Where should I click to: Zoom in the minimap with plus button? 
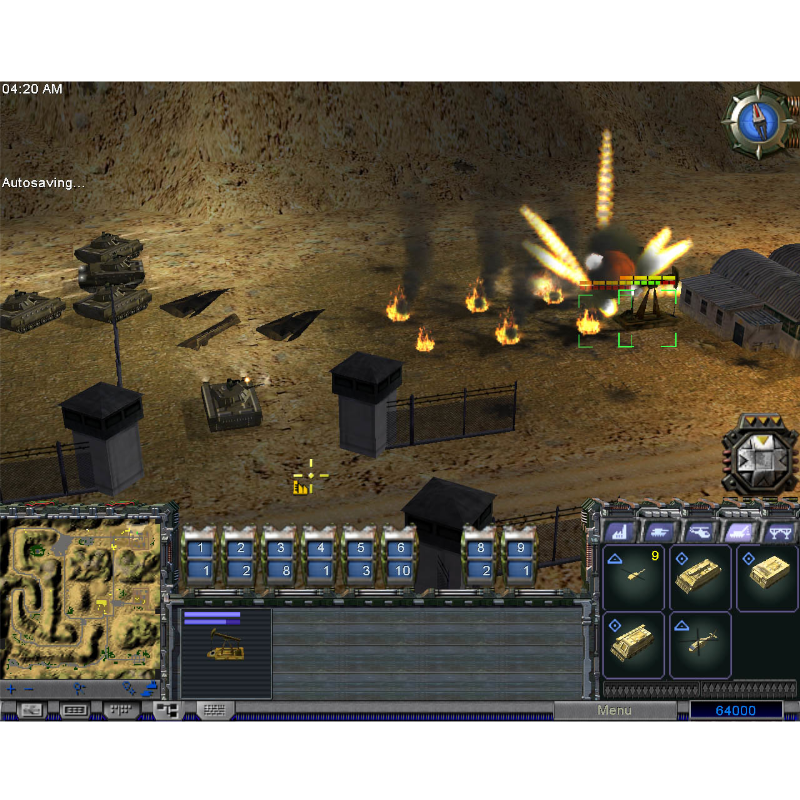tap(12, 689)
